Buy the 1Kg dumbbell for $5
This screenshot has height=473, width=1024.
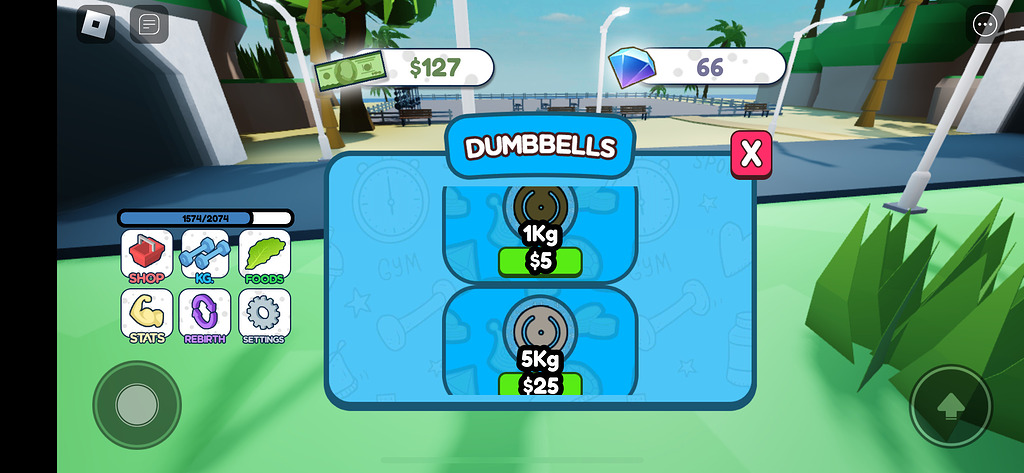tap(540, 262)
